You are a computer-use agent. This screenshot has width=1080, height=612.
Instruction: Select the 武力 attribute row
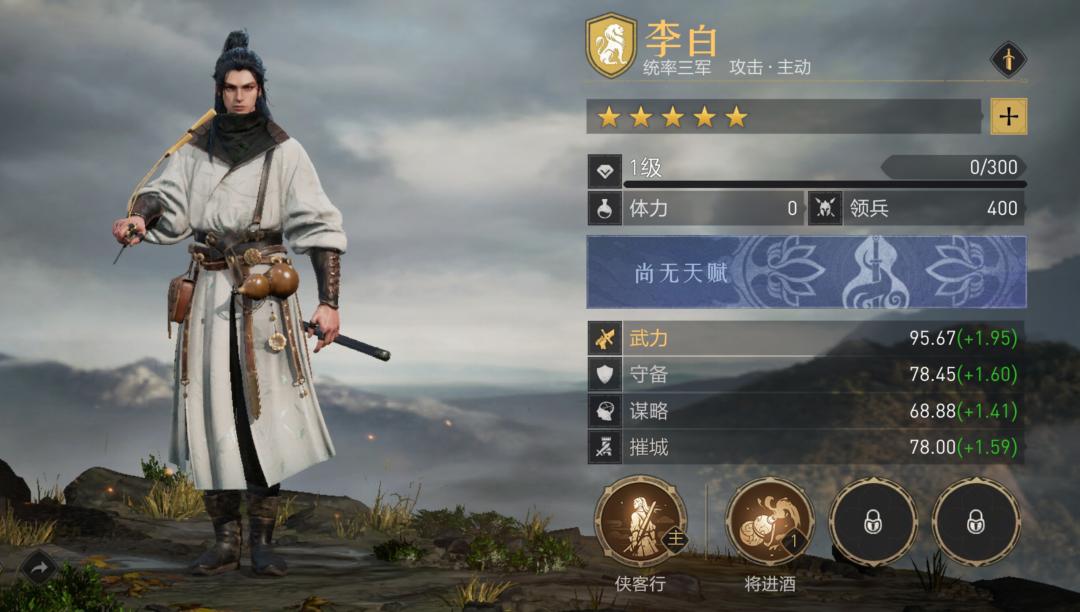(x=806, y=338)
